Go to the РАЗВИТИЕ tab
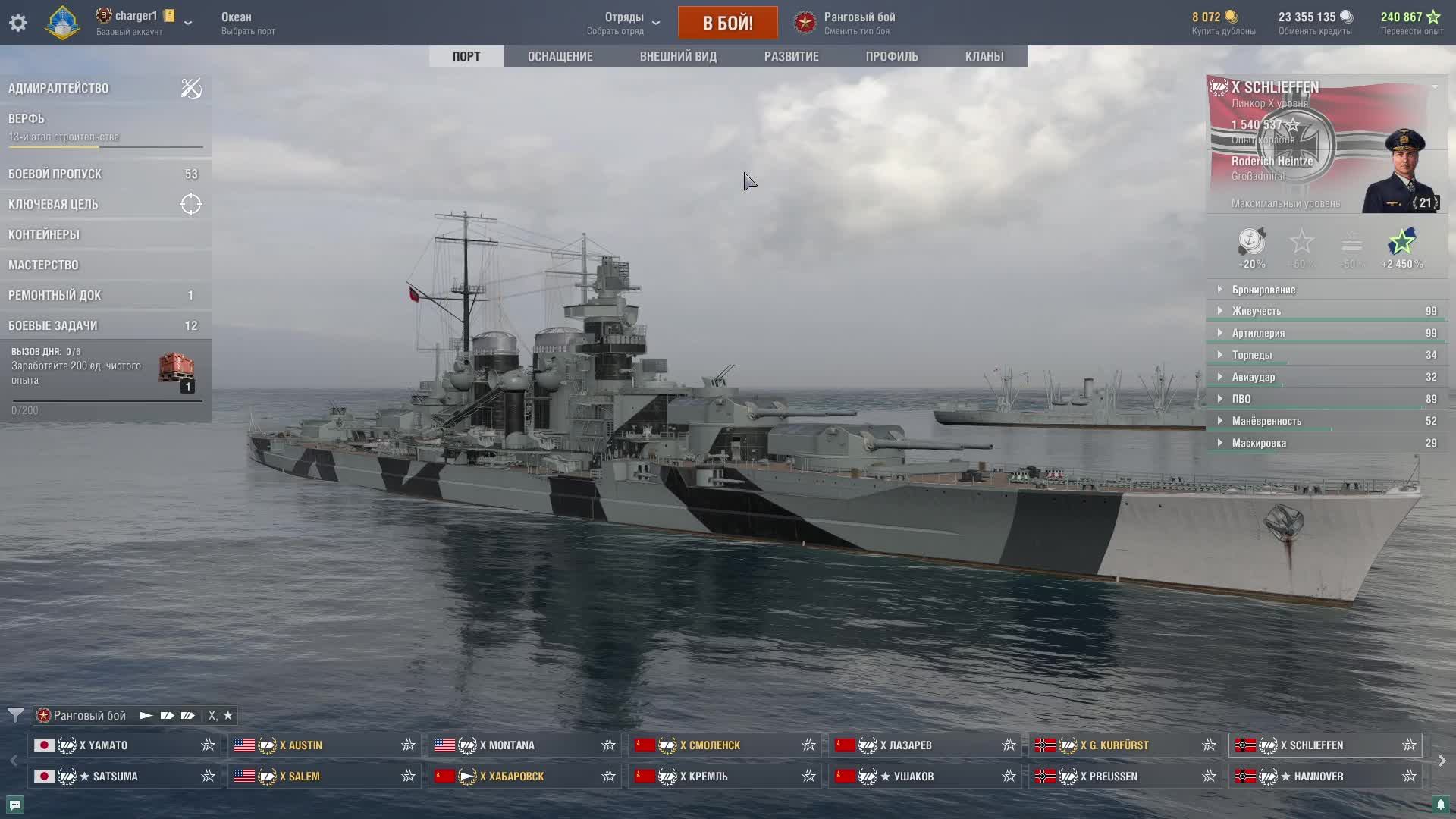 pos(791,56)
